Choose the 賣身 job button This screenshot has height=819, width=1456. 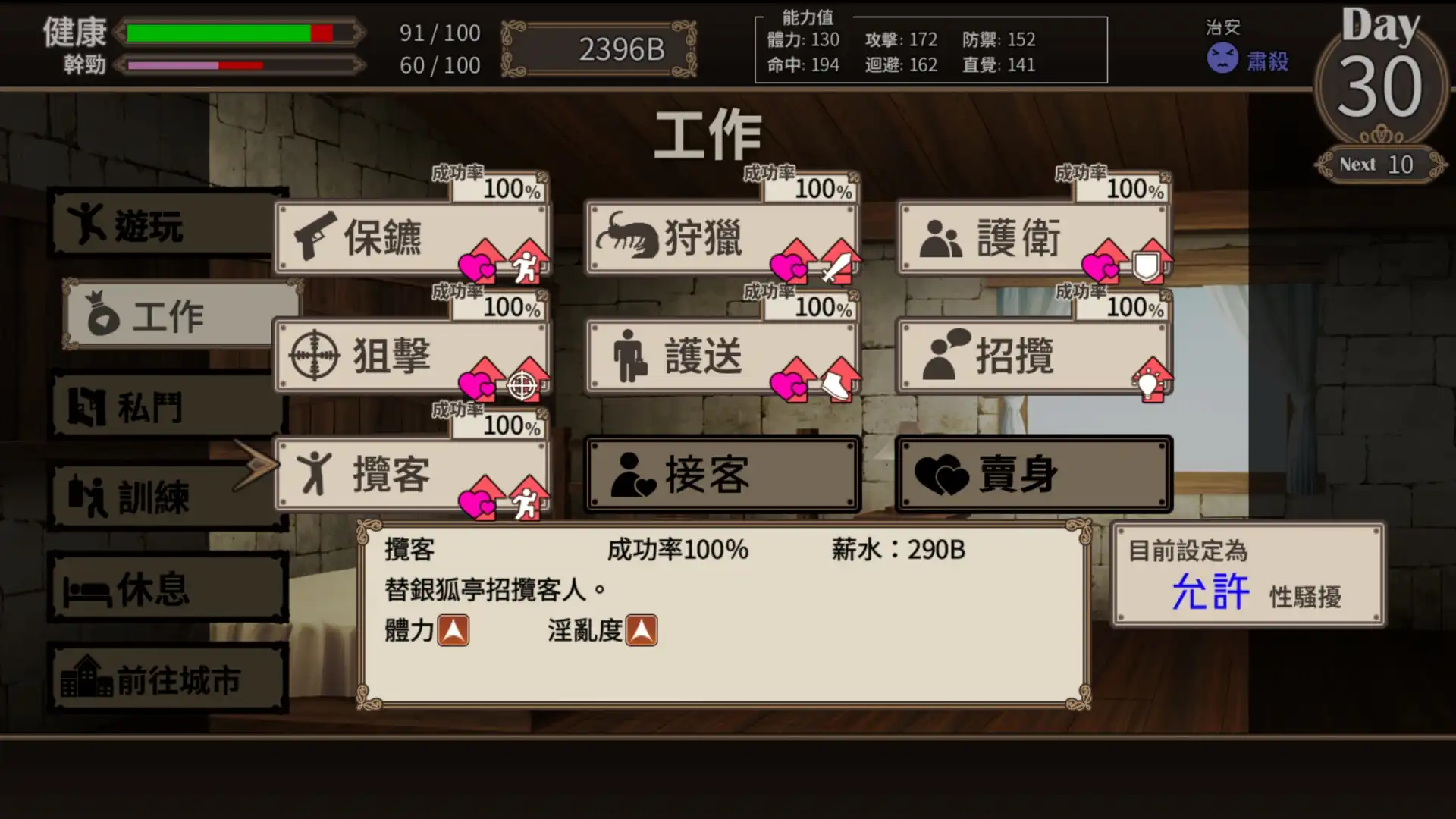pyautogui.click(x=1034, y=472)
